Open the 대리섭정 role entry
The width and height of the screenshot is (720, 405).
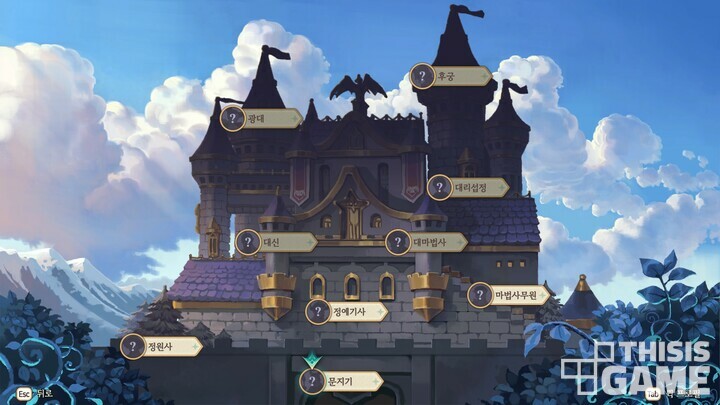[467, 187]
